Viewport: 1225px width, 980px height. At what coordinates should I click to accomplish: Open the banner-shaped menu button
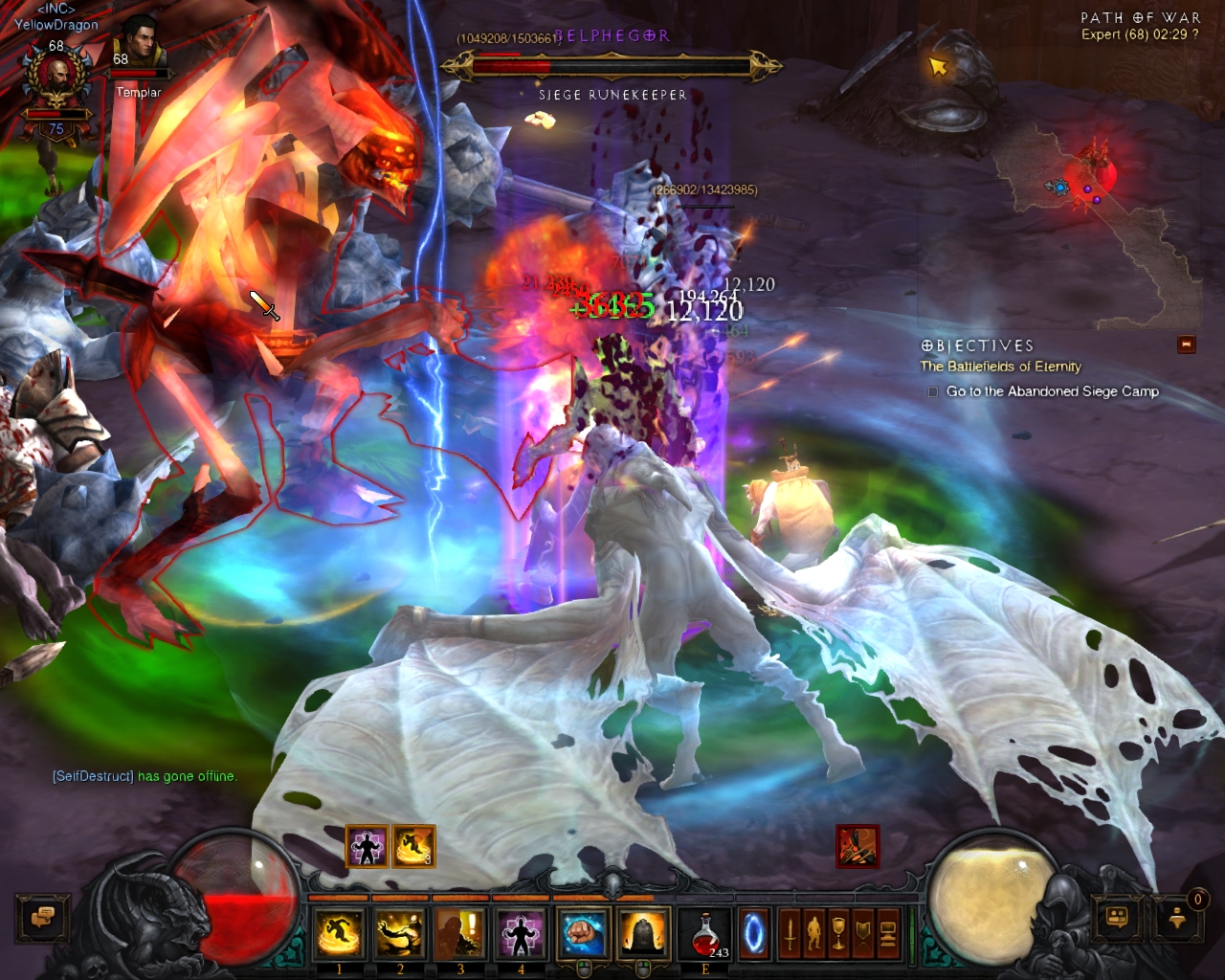click(863, 933)
